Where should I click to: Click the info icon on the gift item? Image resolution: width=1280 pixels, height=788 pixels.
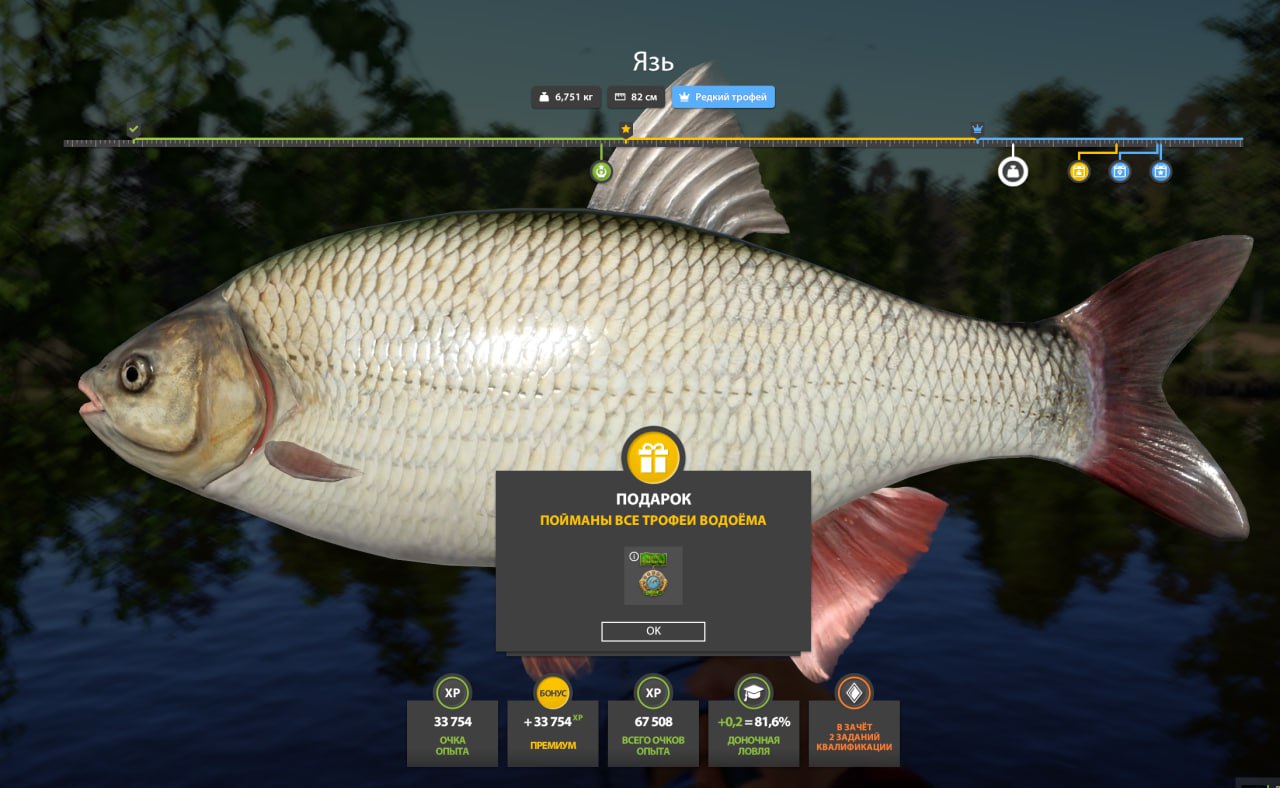click(x=634, y=556)
